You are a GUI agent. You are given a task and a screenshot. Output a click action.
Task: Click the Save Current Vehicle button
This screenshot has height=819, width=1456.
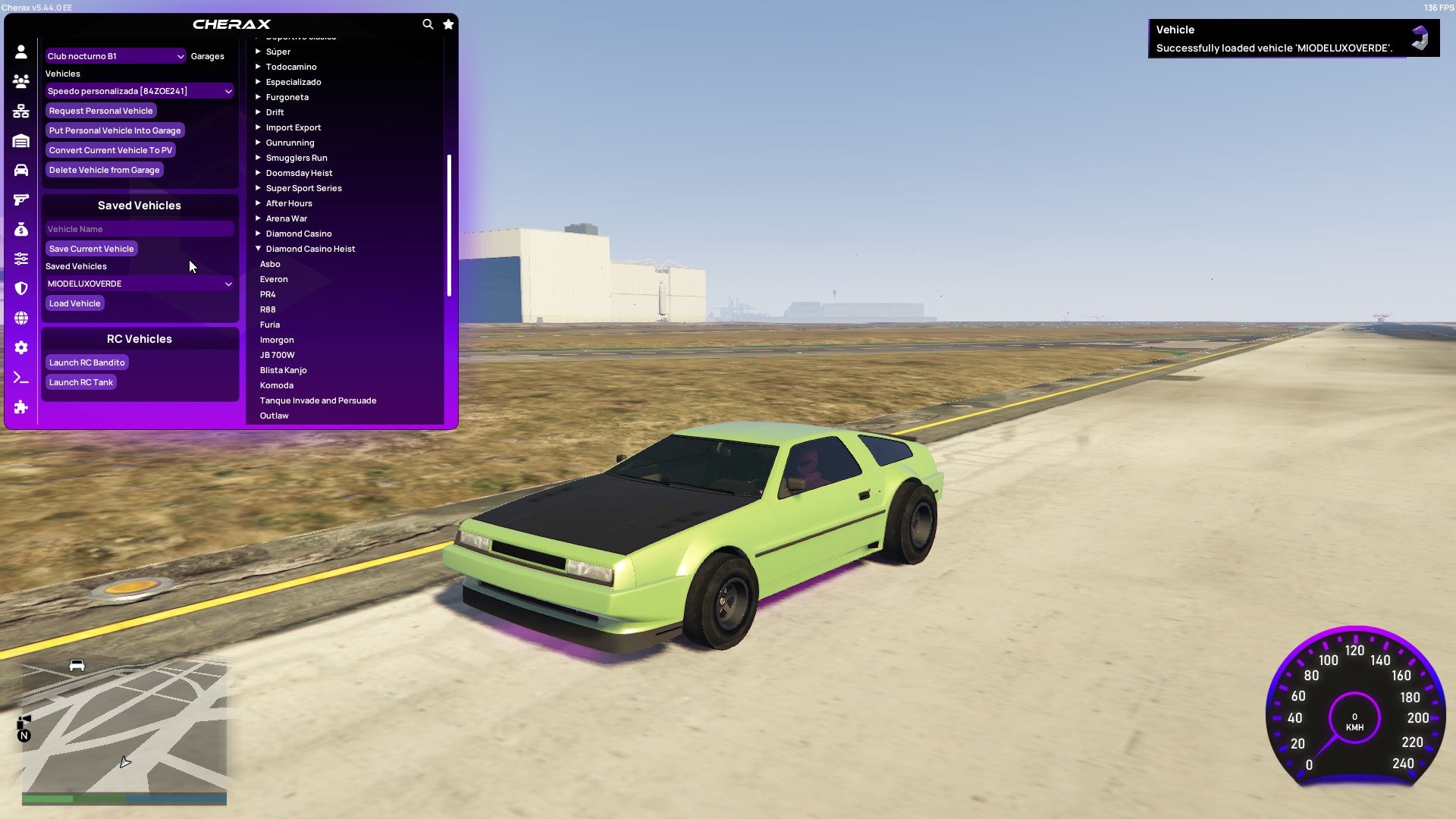pos(91,248)
